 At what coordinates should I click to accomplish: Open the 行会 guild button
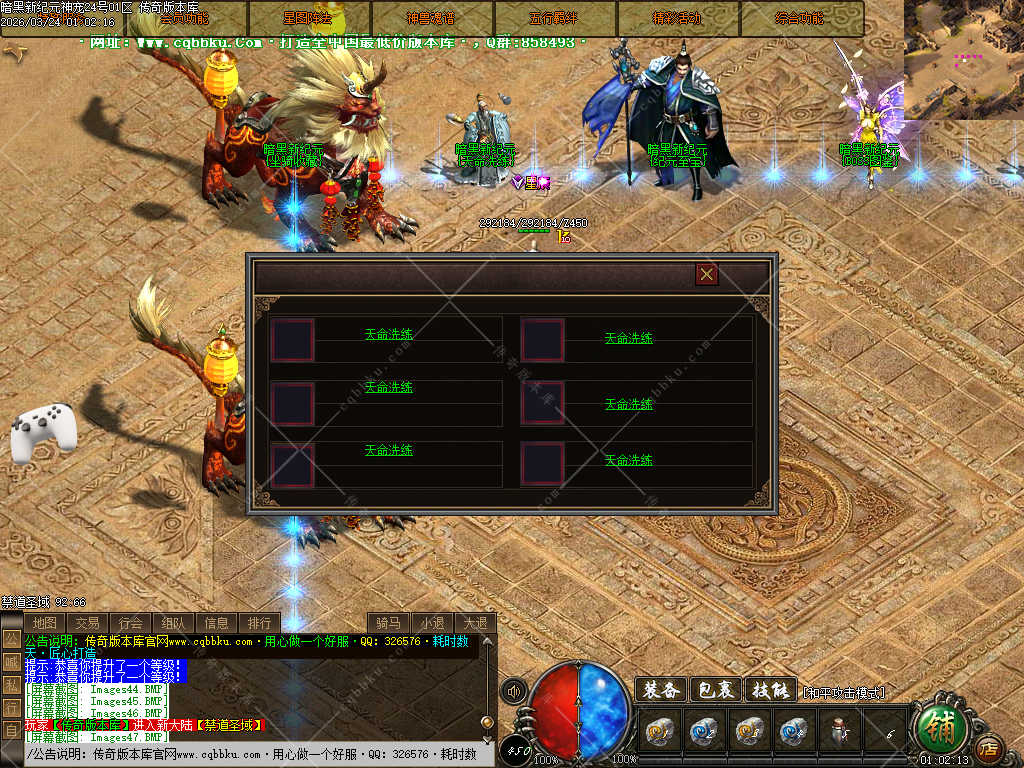pyautogui.click(x=130, y=623)
